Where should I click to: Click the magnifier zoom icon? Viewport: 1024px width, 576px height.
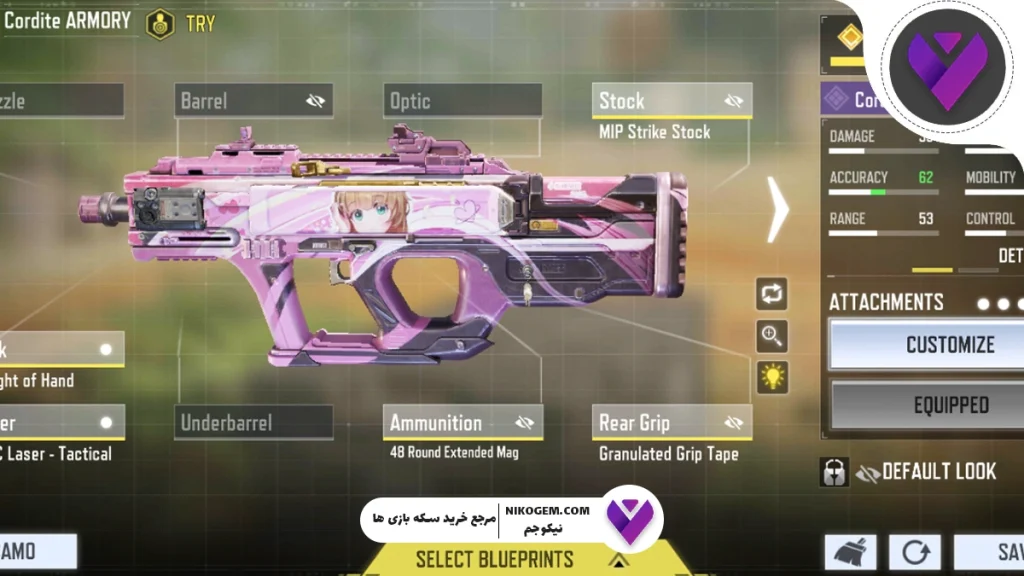click(772, 336)
